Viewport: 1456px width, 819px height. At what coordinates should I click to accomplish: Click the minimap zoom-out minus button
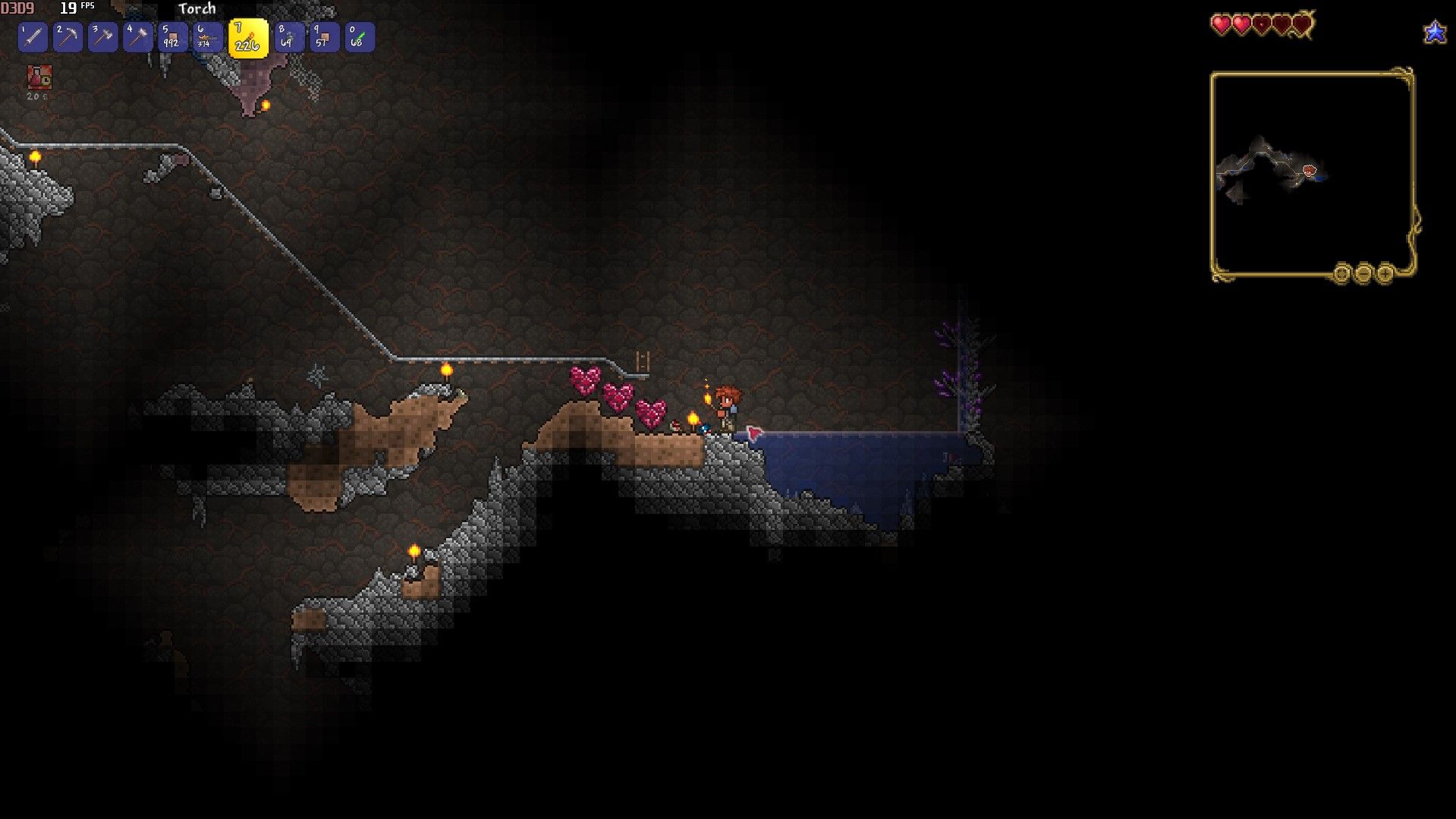pos(1363,273)
